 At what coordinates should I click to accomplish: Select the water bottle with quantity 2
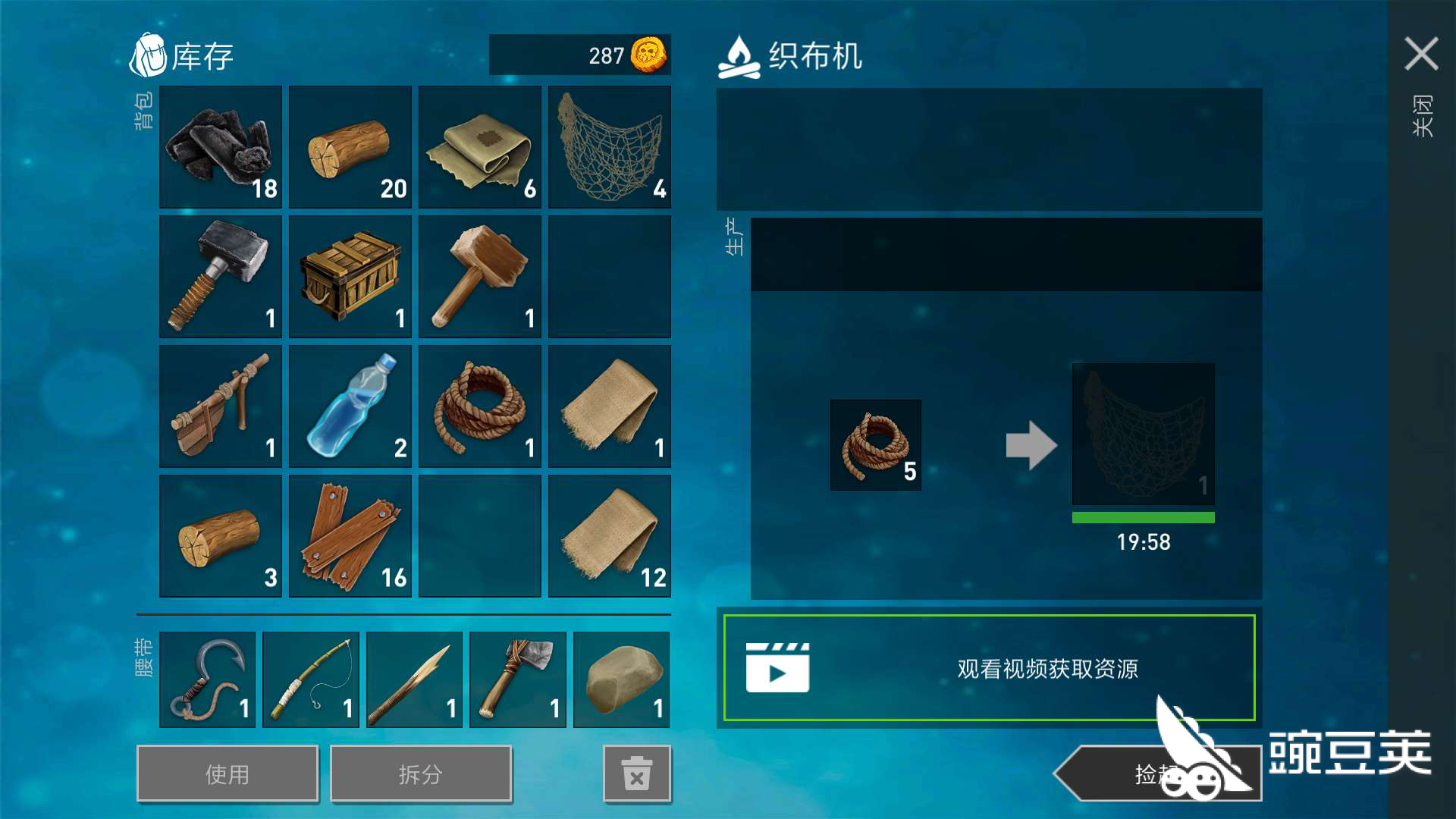point(350,406)
